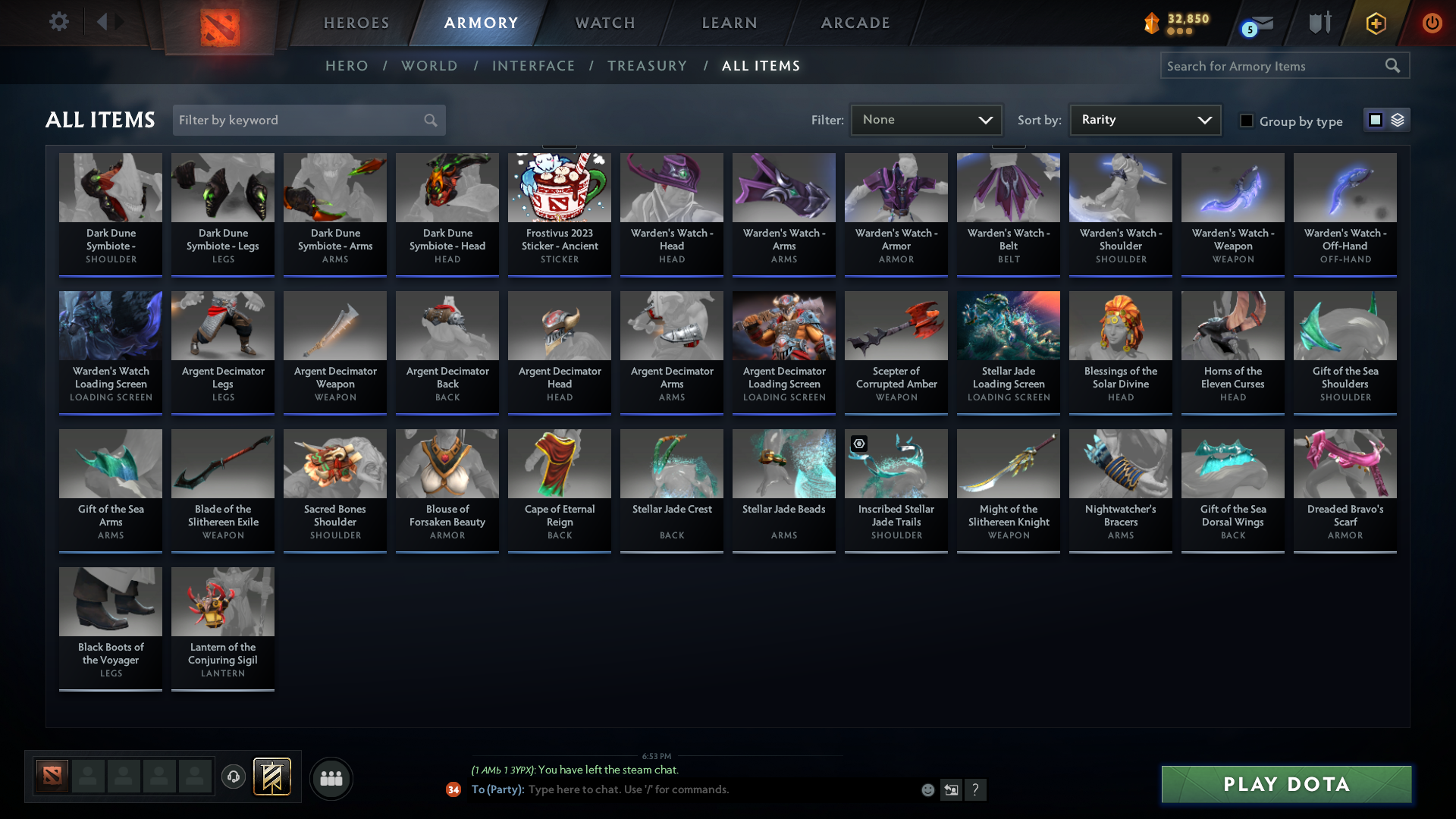Toggle the voice chat headset icon

coord(234,777)
